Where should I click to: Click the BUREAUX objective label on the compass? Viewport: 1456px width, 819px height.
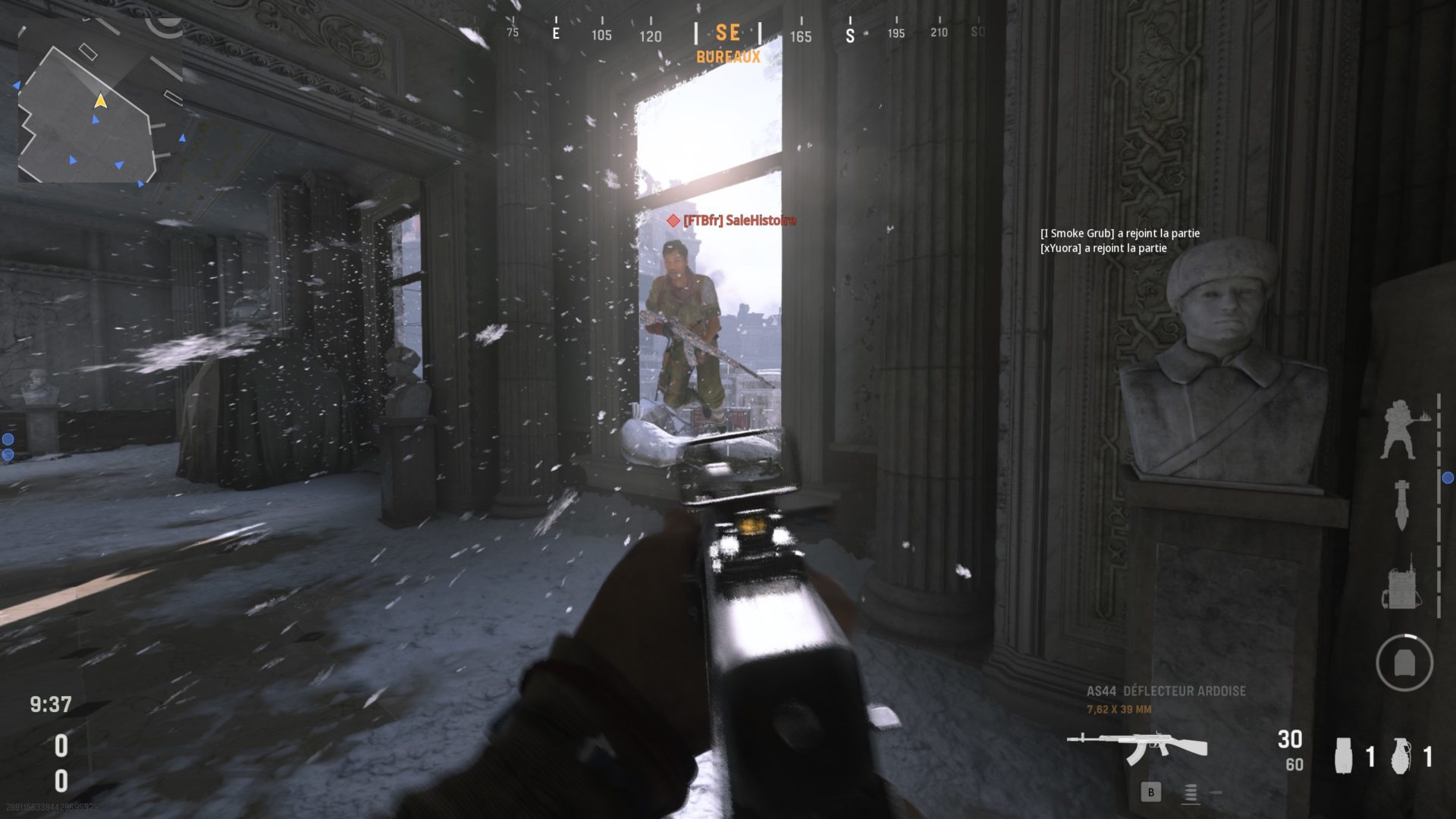click(x=729, y=56)
